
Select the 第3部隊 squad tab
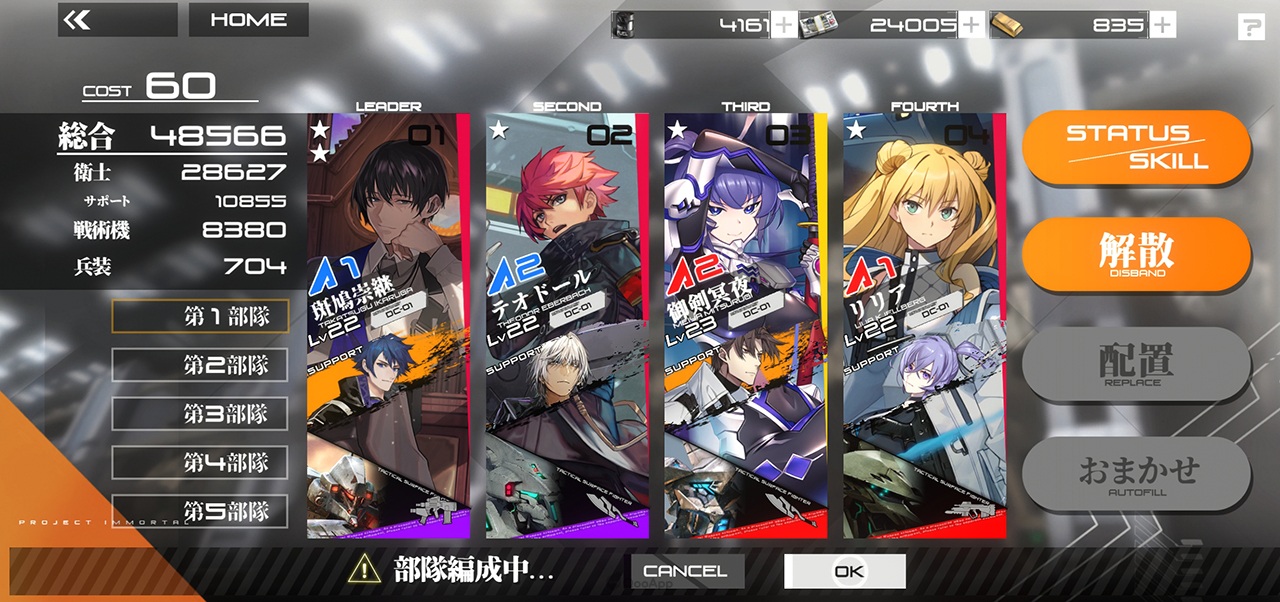[200, 414]
